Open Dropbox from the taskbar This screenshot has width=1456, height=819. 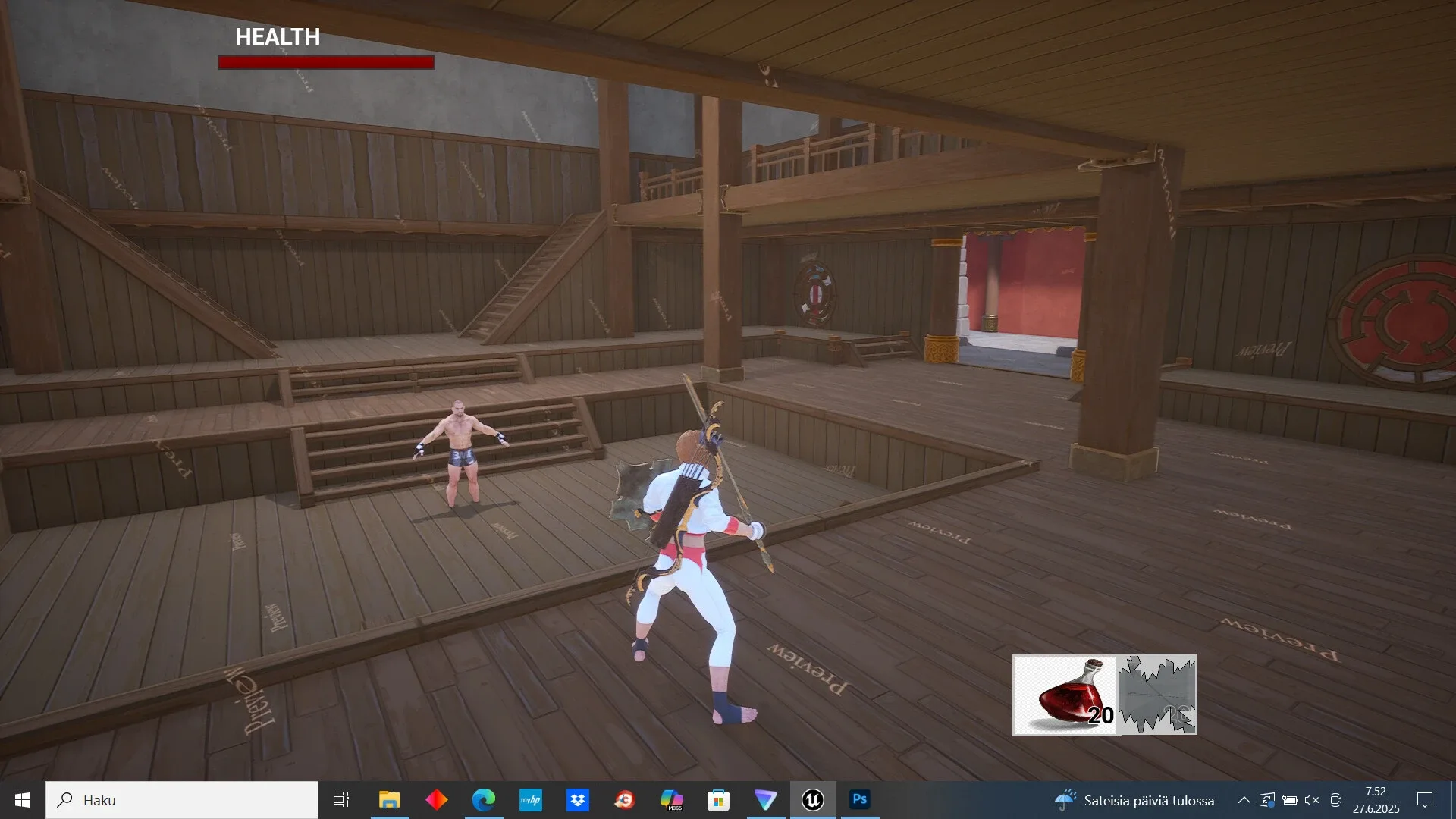(578, 800)
